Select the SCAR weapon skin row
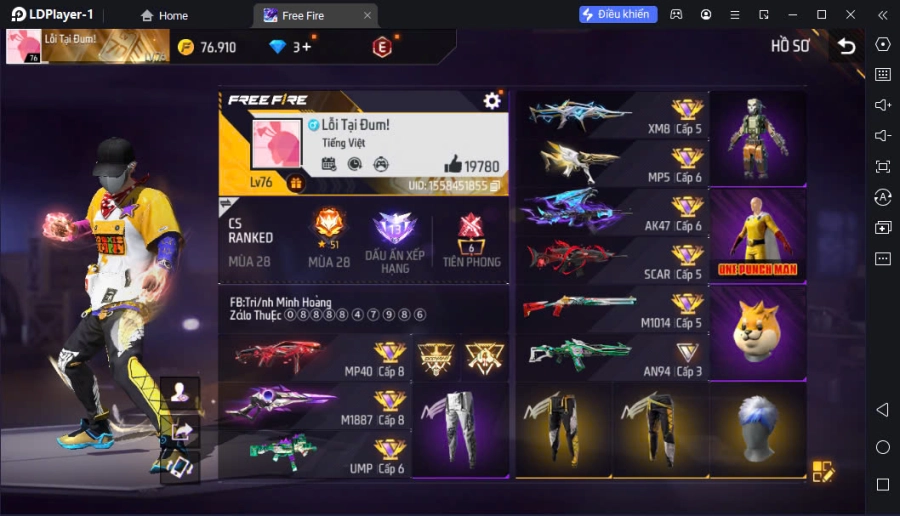 [x=612, y=260]
